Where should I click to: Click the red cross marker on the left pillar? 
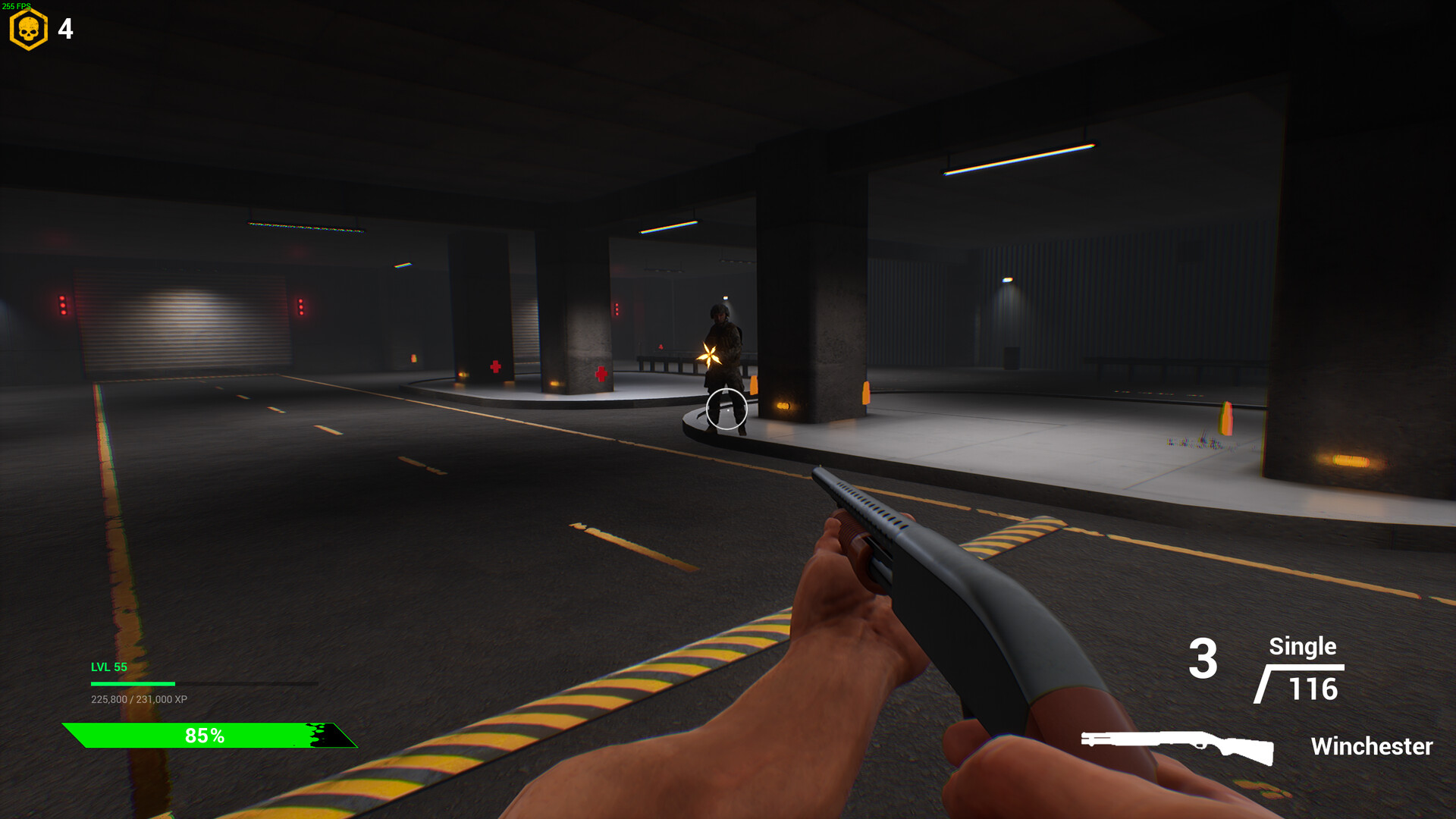pos(497,366)
